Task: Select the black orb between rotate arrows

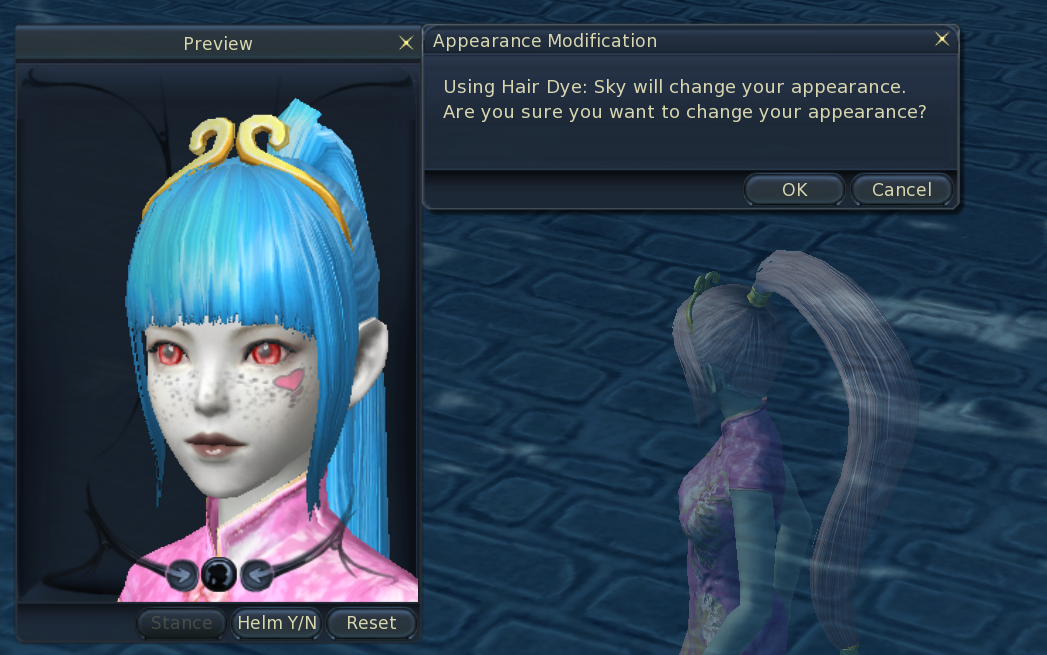Action: [x=218, y=574]
